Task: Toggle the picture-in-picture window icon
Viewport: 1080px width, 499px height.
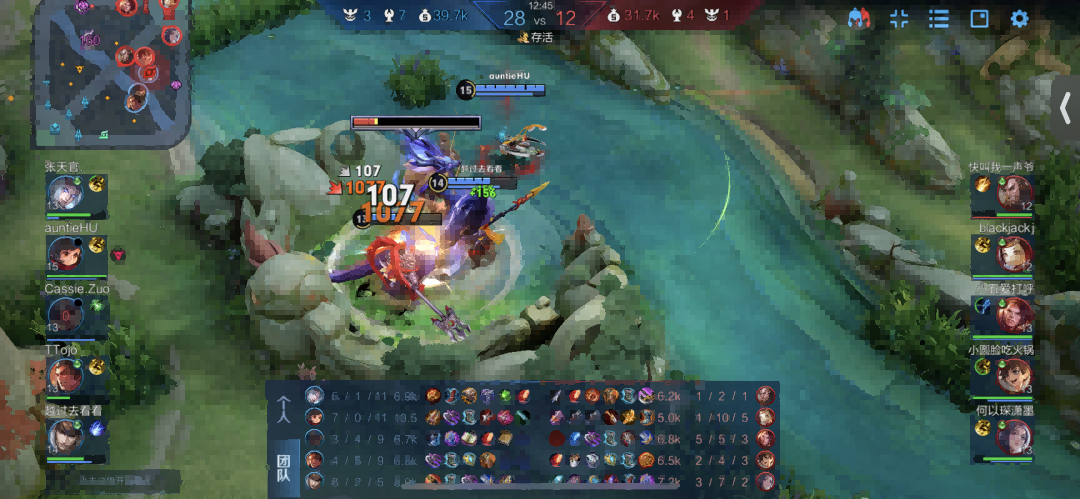Action: pos(979,19)
